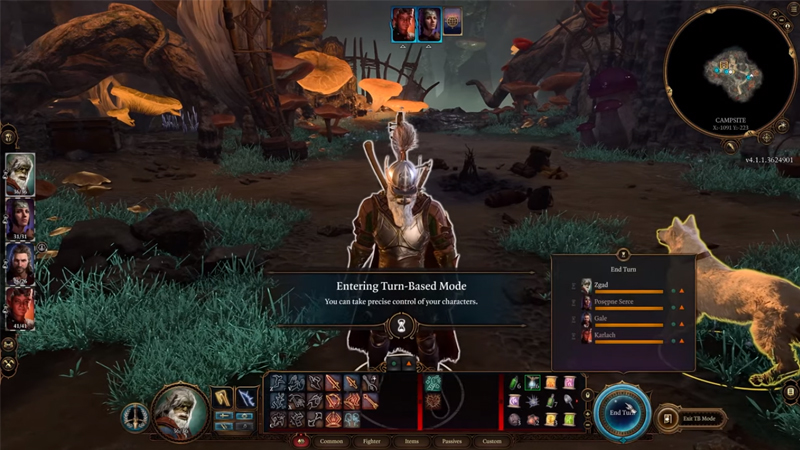
Task: Select the ranged bow weapon slot
Action: pos(246,400)
